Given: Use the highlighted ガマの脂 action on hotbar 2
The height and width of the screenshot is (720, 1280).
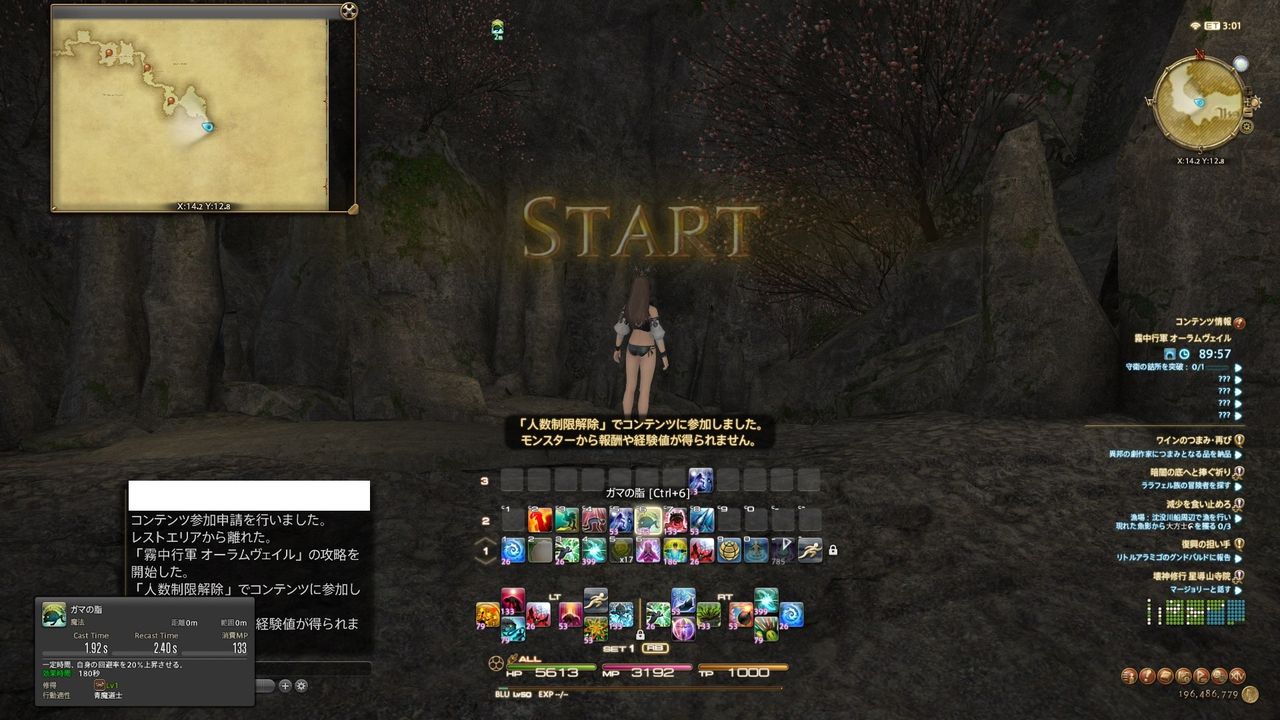Looking at the screenshot, I should coord(649,518).
